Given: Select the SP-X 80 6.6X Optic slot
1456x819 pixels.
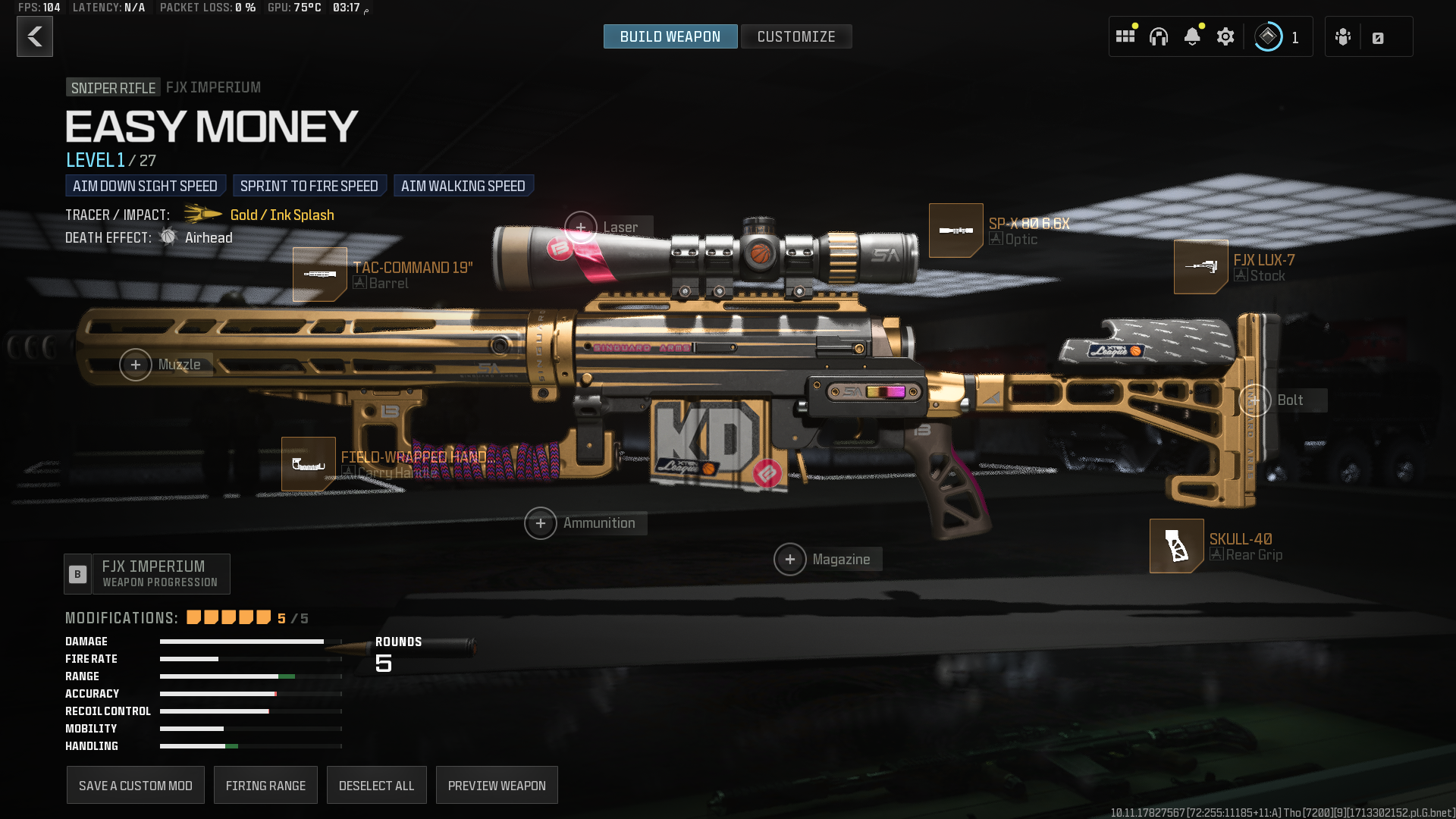Looking at the screenshot, I should [x=955, y=231].
